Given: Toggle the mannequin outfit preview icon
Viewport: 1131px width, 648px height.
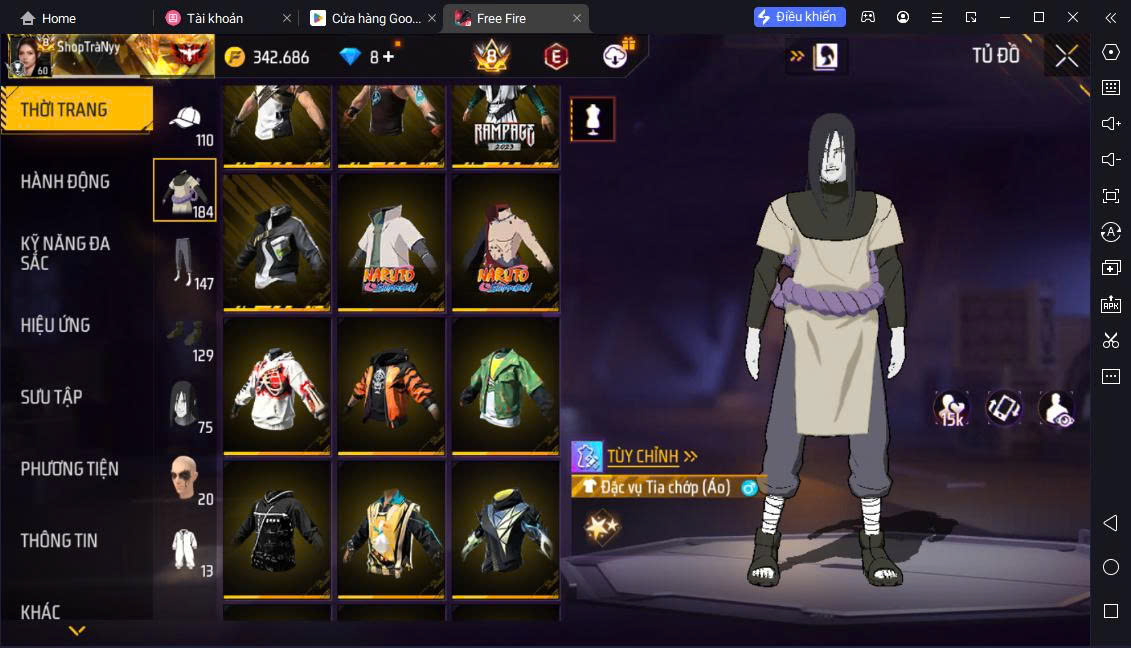Looking at the screenshot, I should click(592, 119).
